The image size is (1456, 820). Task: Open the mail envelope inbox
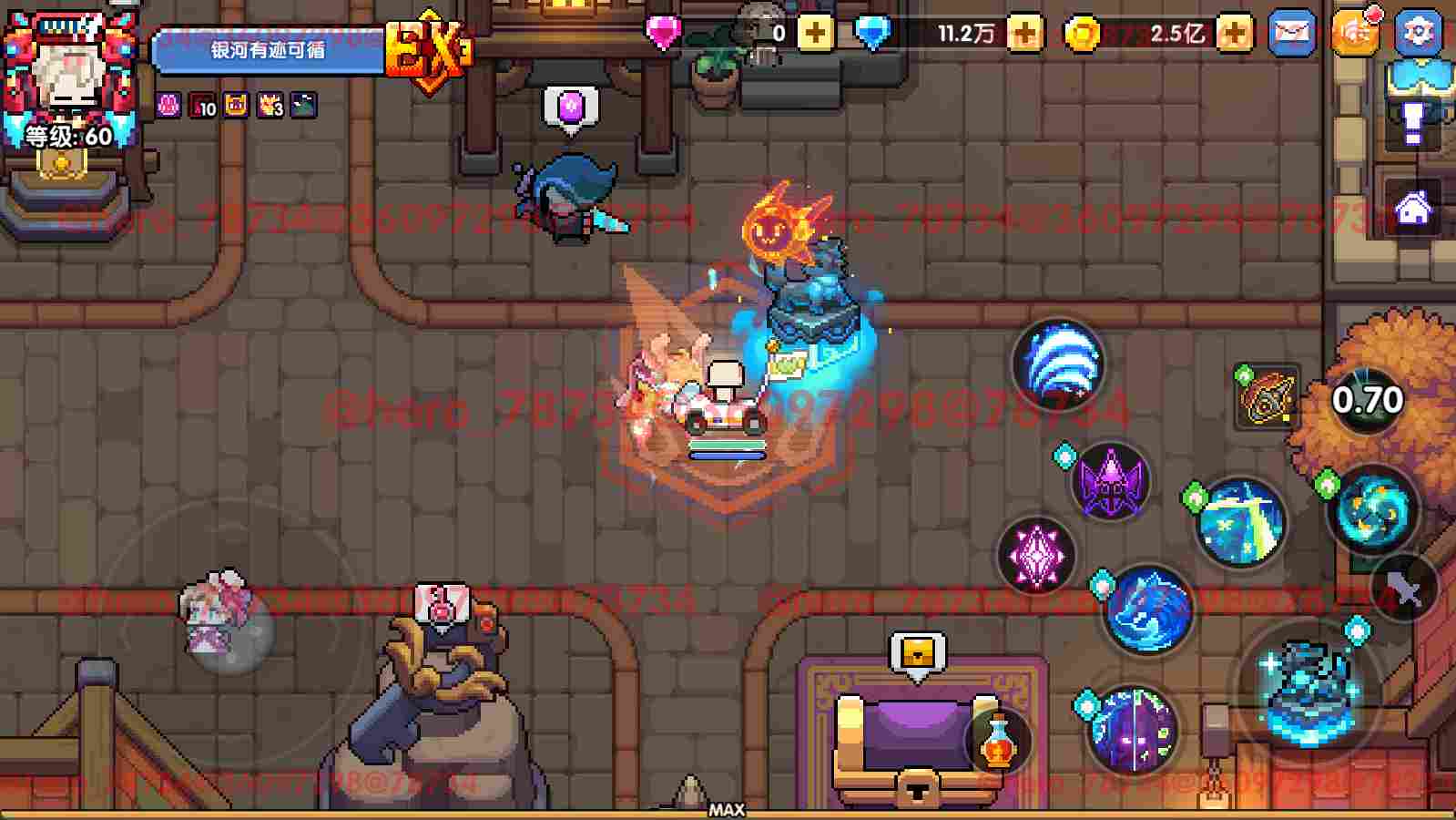(1291, 34)
